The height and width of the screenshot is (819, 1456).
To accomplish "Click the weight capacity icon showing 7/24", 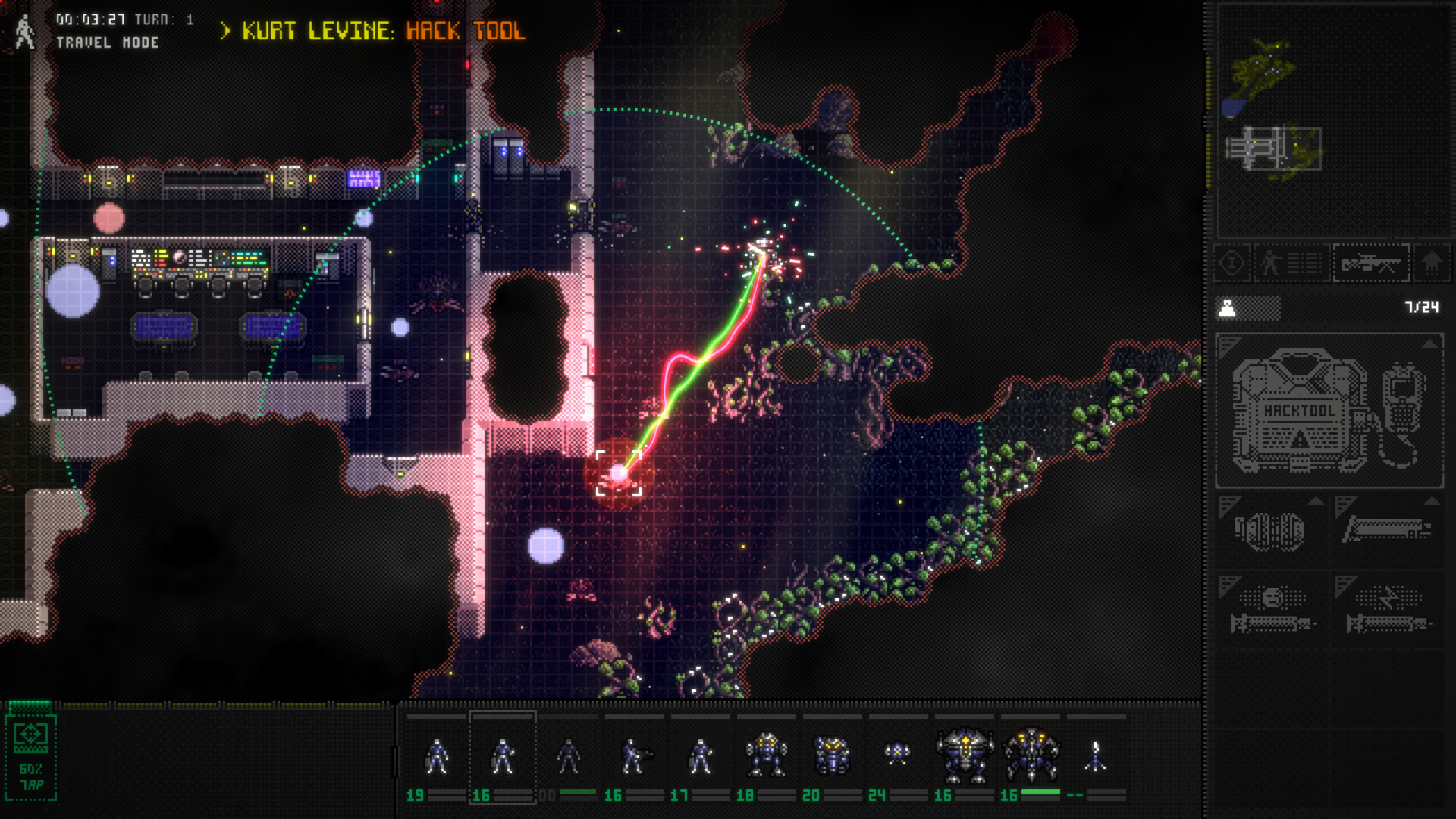I will (1228, 309).
